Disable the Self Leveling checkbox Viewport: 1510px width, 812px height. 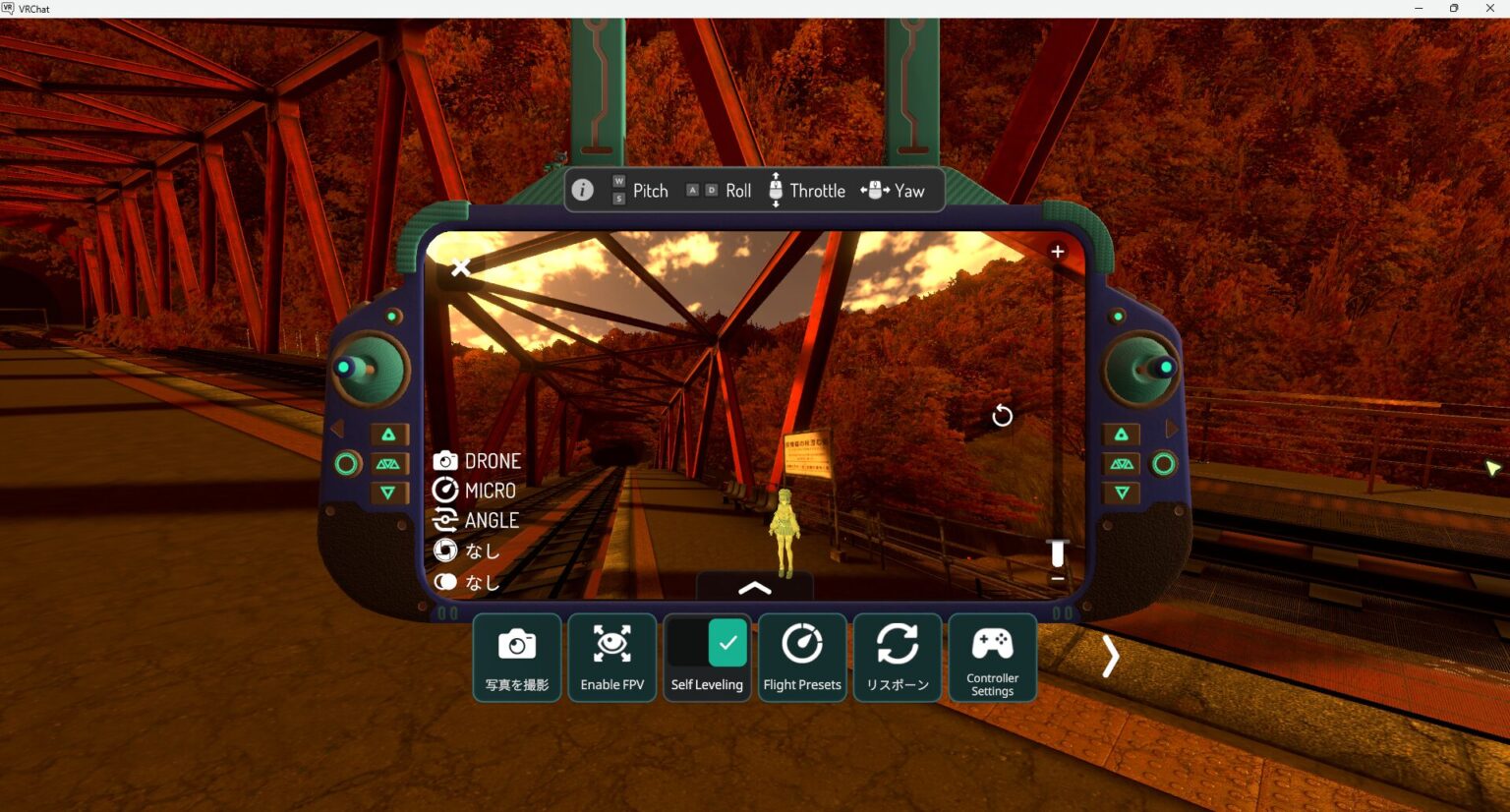(726, 642)
